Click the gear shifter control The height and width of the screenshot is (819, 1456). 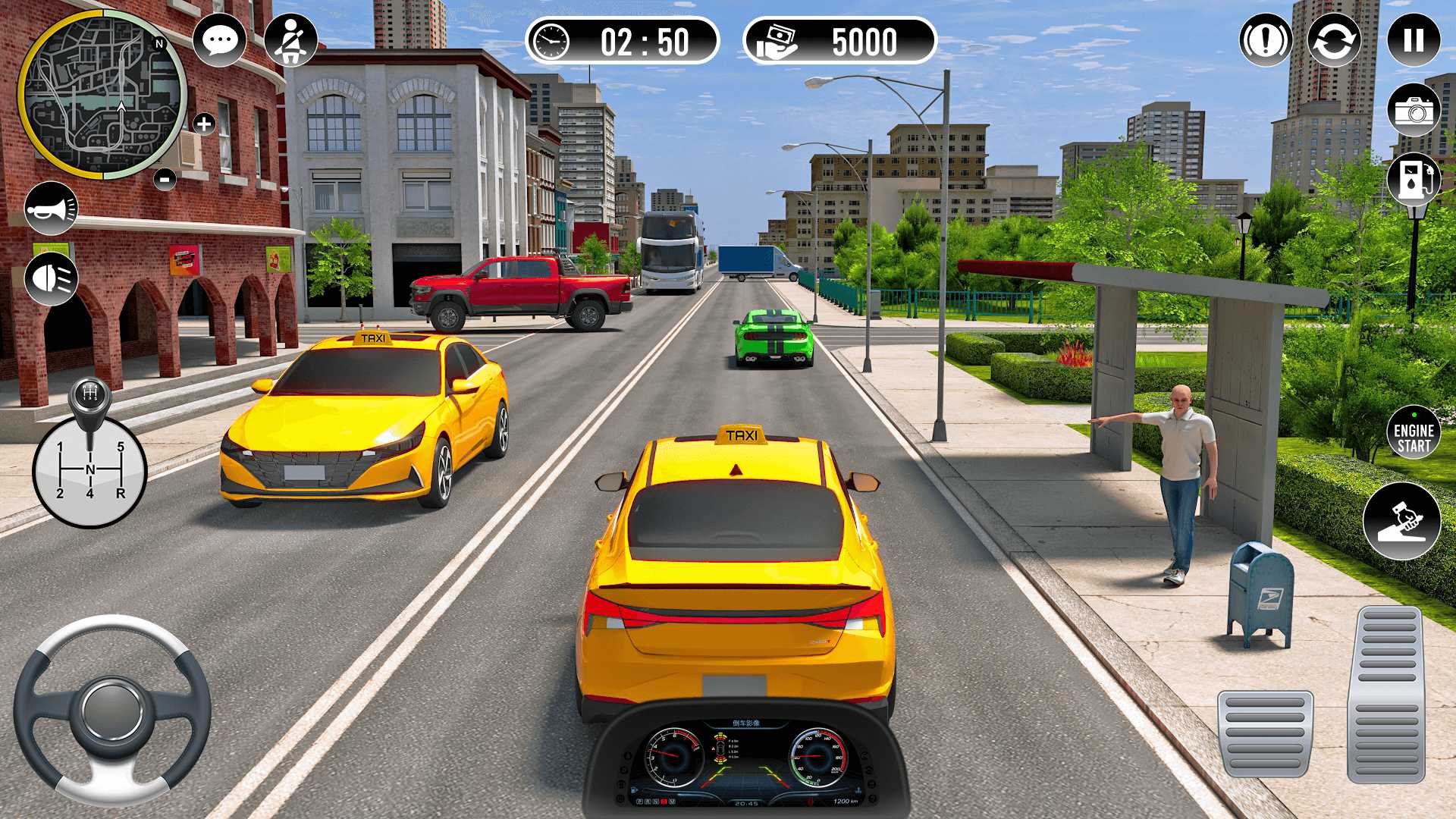89,455
